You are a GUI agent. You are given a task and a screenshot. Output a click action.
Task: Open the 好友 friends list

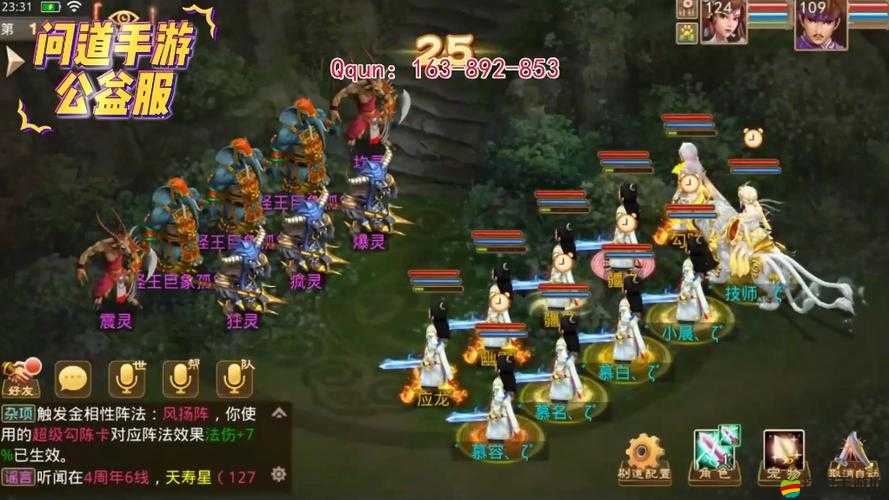tap(21, 379)
